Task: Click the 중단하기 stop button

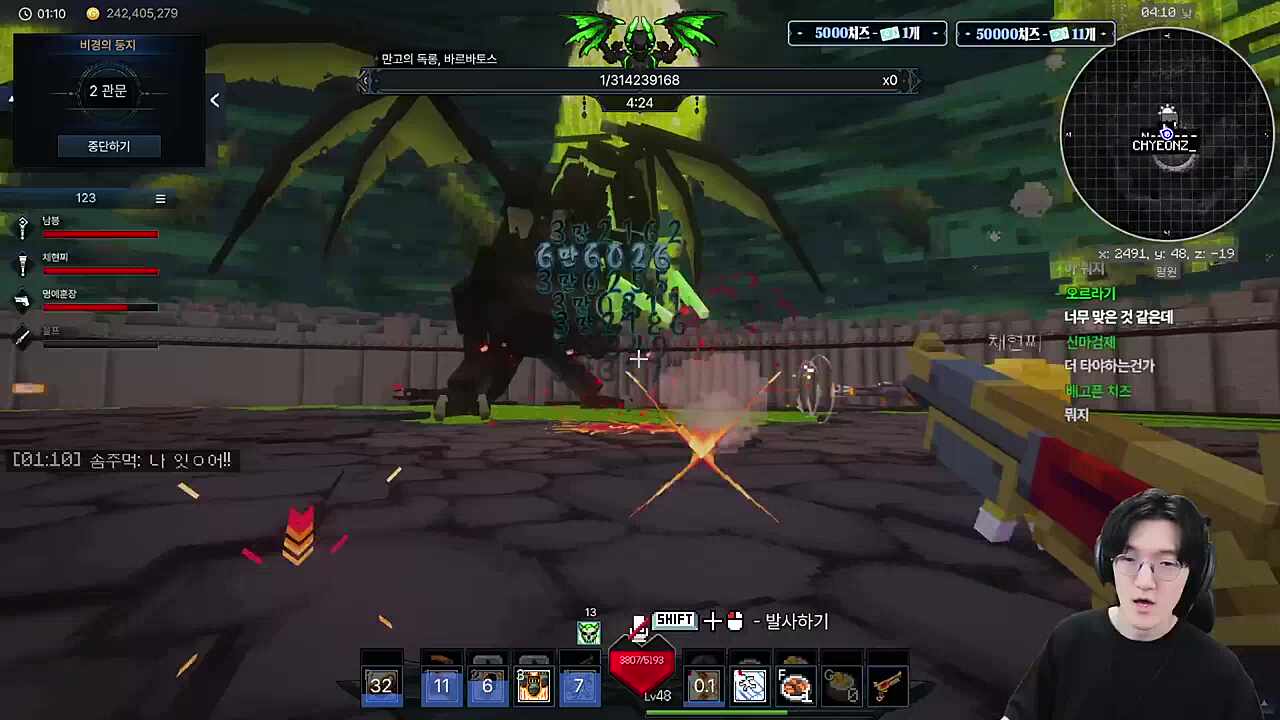Action: (108, 146)
